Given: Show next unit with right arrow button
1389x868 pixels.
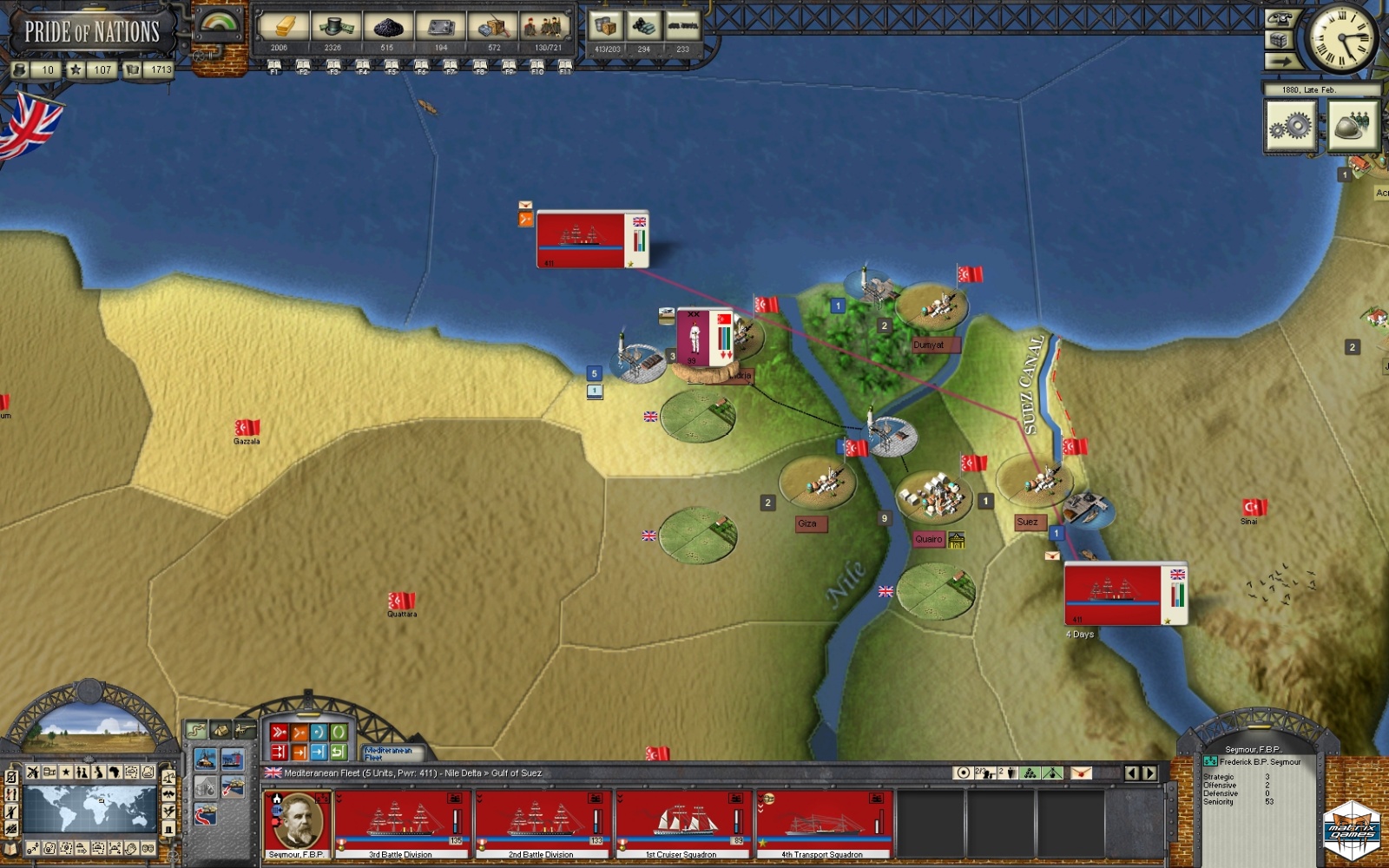Looking at the screenshot, I should pos(1149,773).
